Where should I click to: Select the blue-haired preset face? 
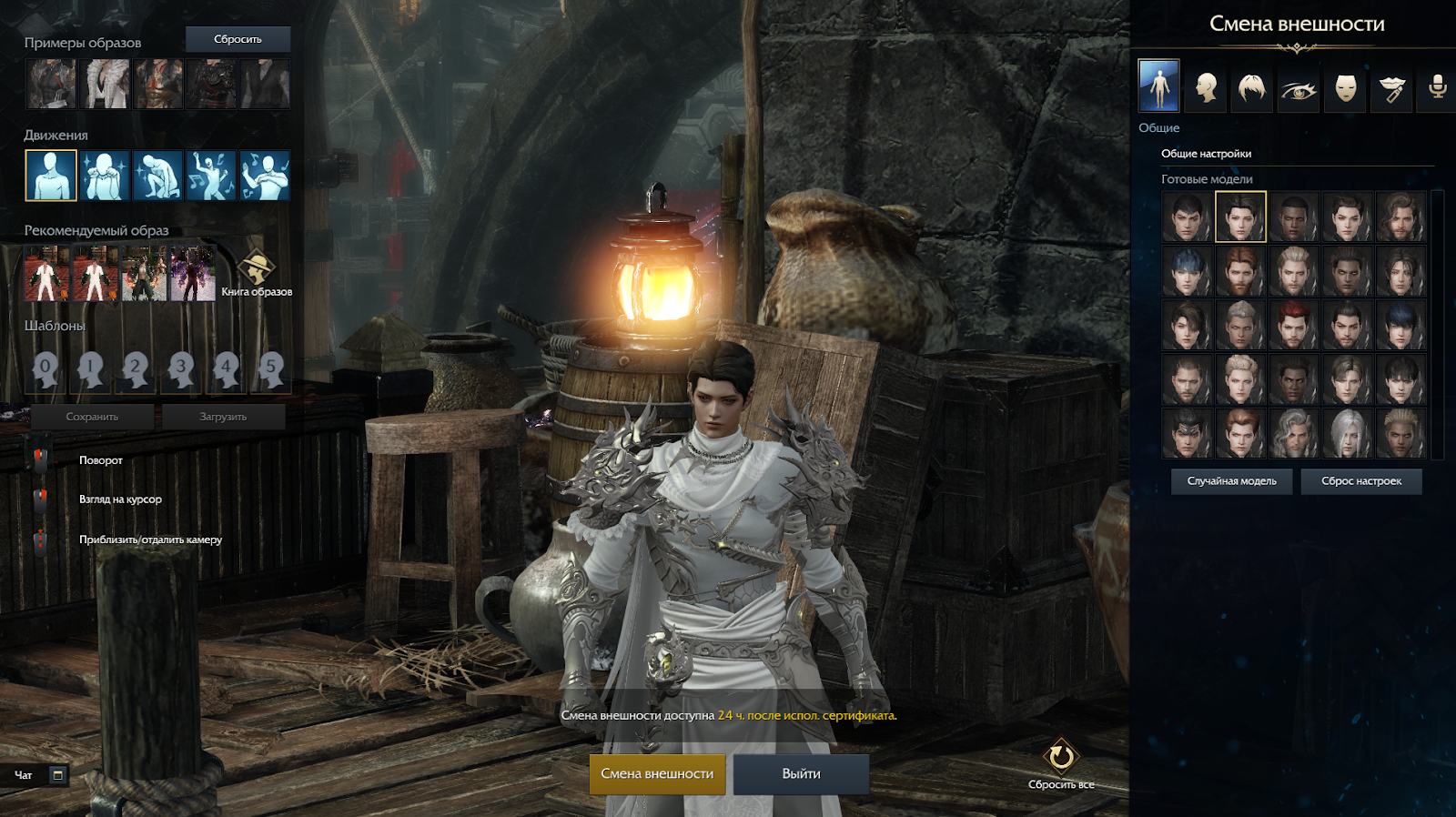[1188, 271]
